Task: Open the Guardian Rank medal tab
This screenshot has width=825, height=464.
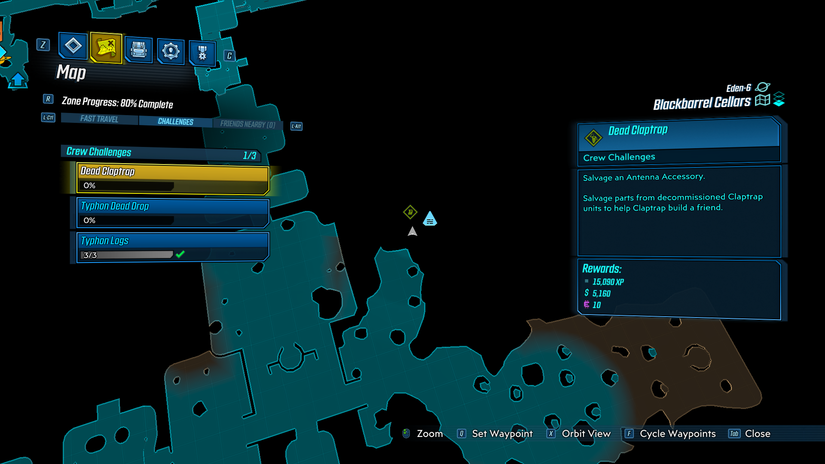Action: pyautogui.click(x=203, y=50)
